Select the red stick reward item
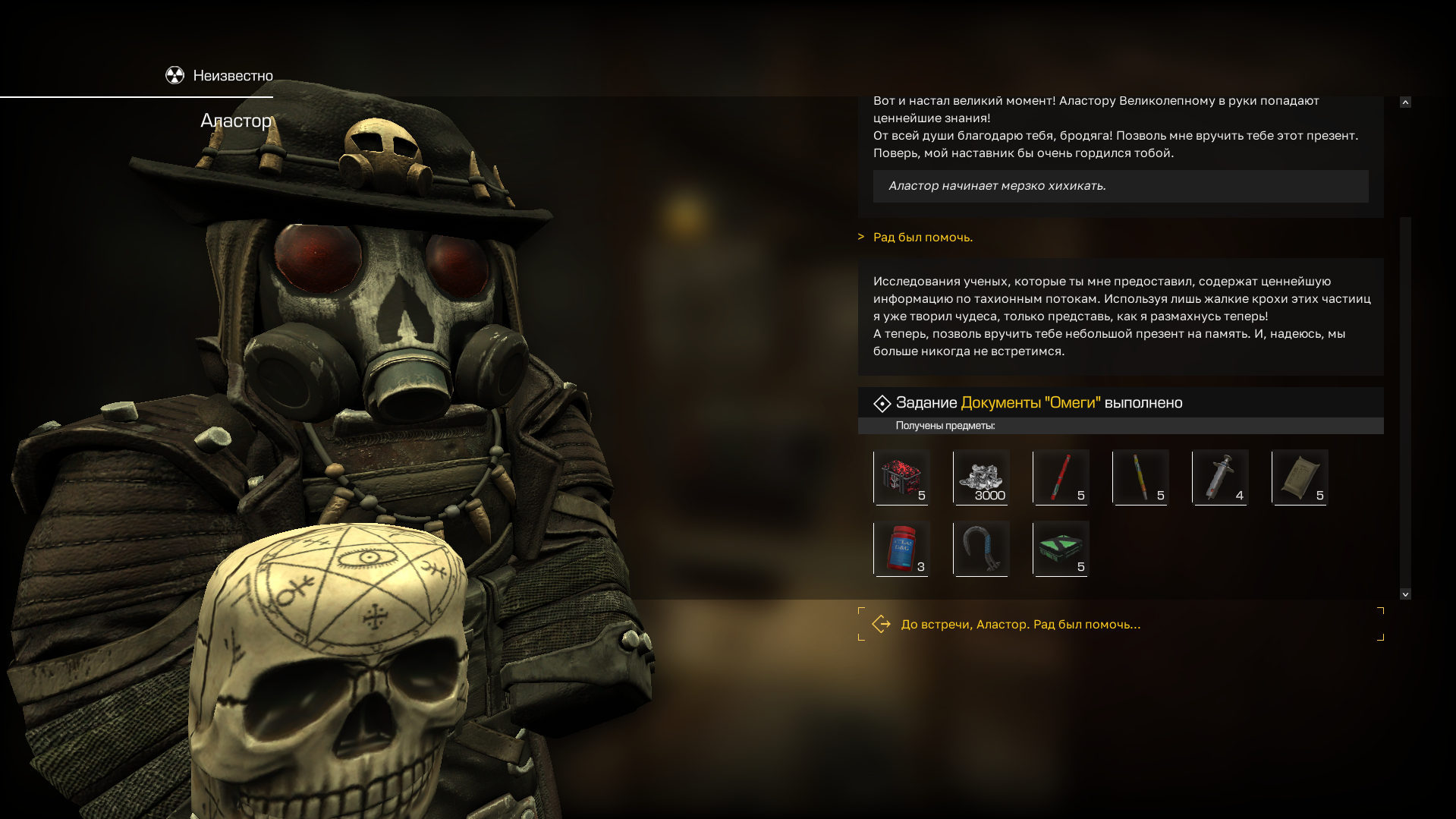 (1061, 477)
